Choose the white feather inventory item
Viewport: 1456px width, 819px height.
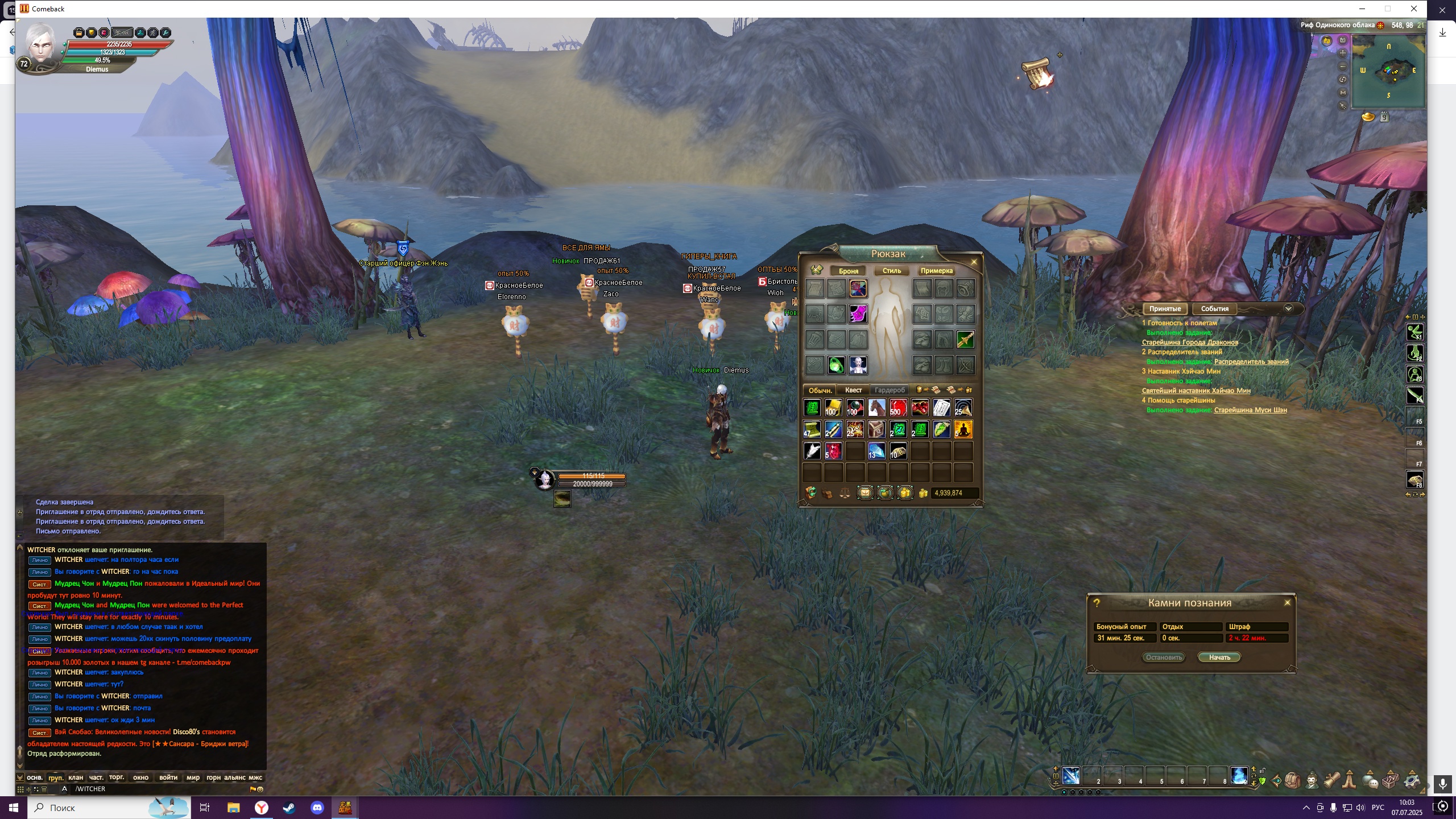(x=812, y=451)
